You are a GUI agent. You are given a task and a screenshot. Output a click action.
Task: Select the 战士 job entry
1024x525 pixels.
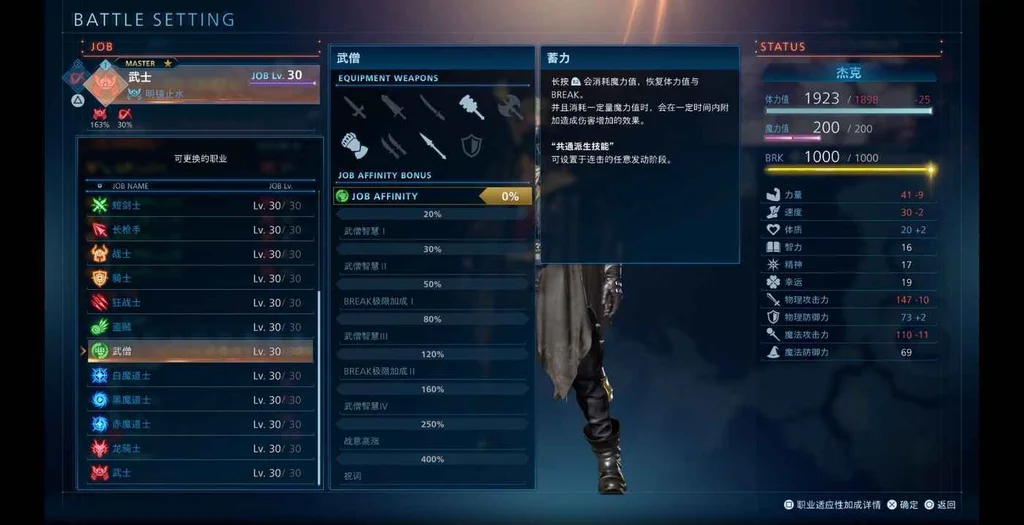pyautogui.click(x=200, y=254)
